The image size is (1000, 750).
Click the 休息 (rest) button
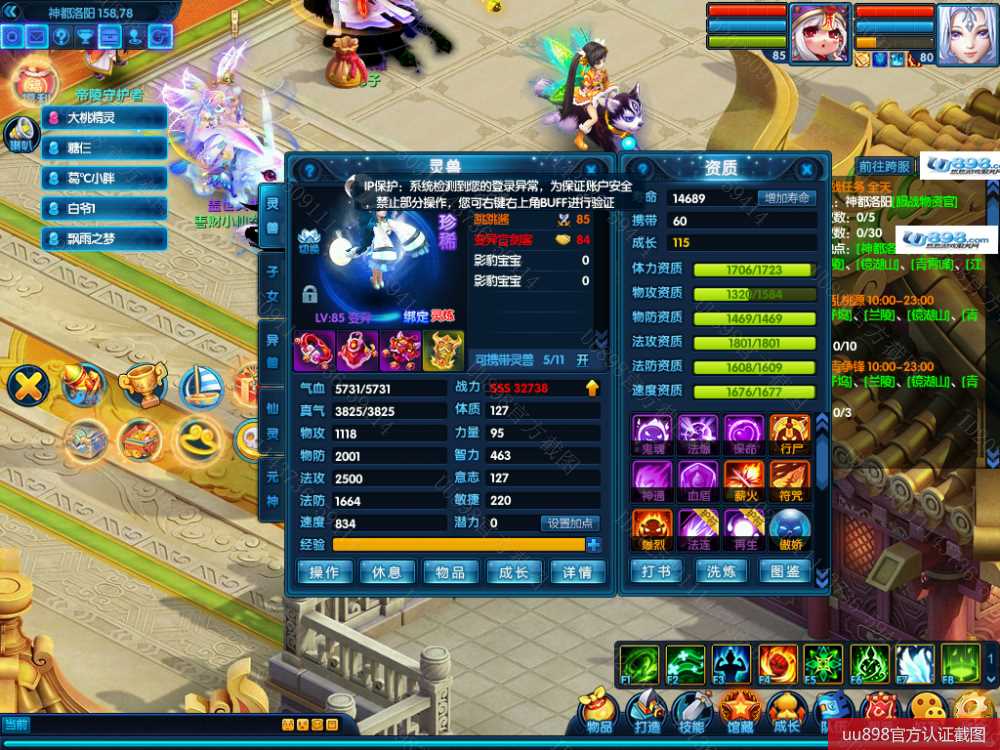coord(387,572)
